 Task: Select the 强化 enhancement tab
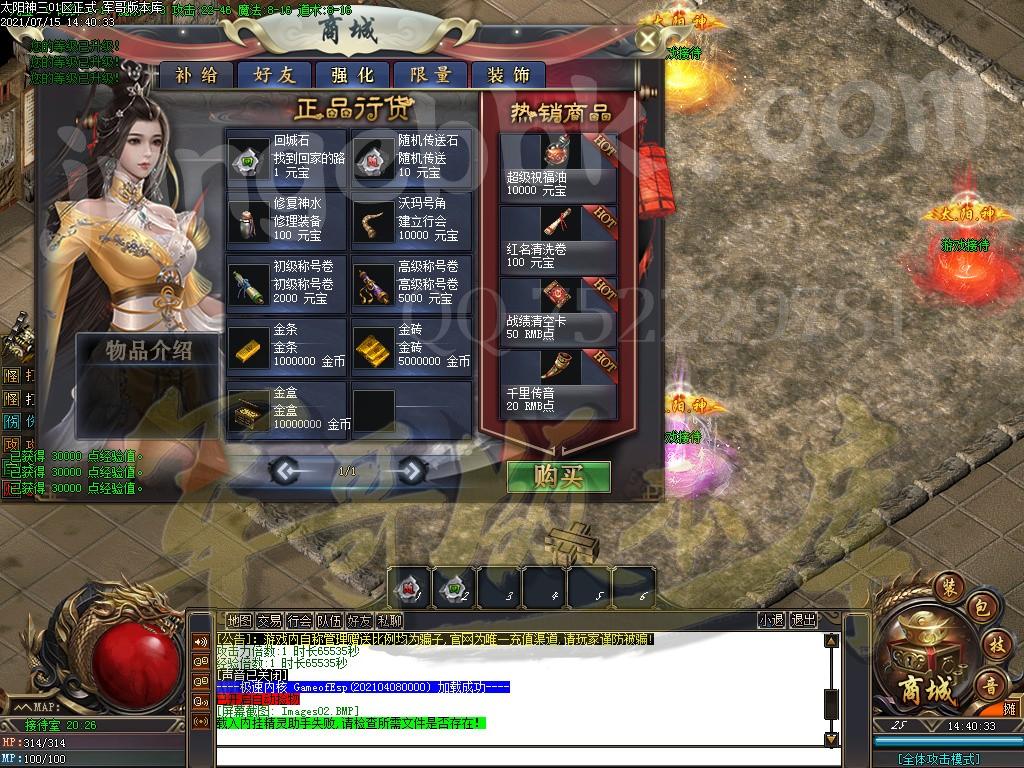click(352, 75)
